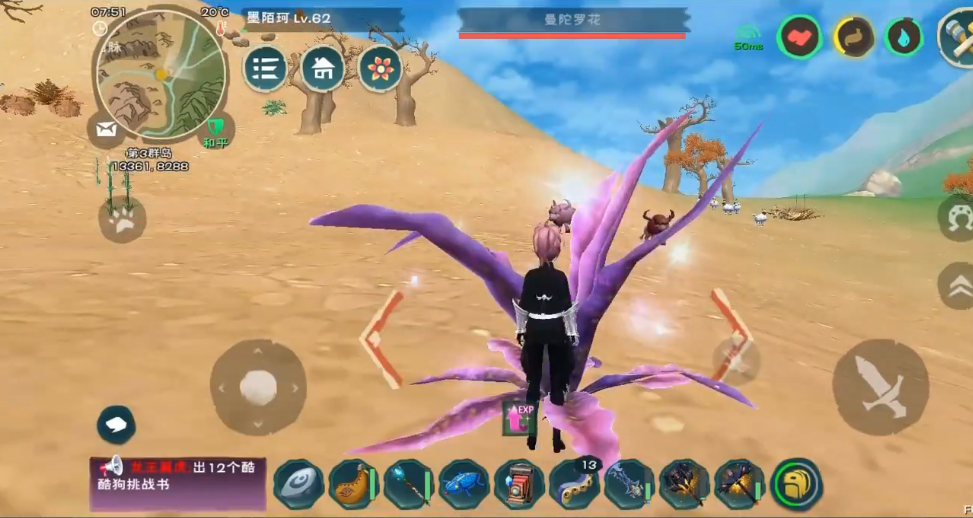Tap the horseshoe mount button
This screenshot has height=518, width=973.
(x=957, y=216)
